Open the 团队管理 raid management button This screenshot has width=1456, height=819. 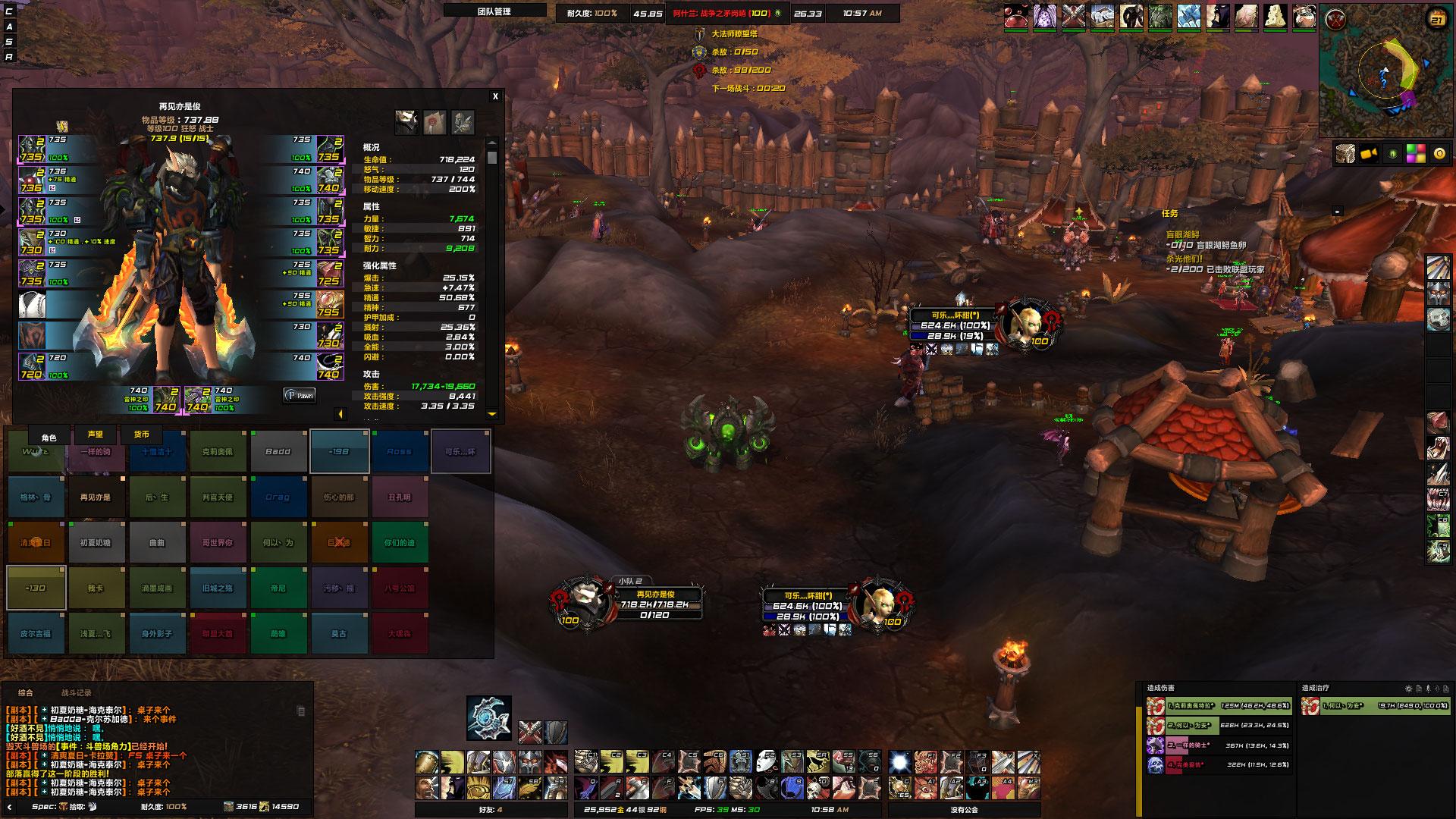pyautogui.click(x=494, y=11)
